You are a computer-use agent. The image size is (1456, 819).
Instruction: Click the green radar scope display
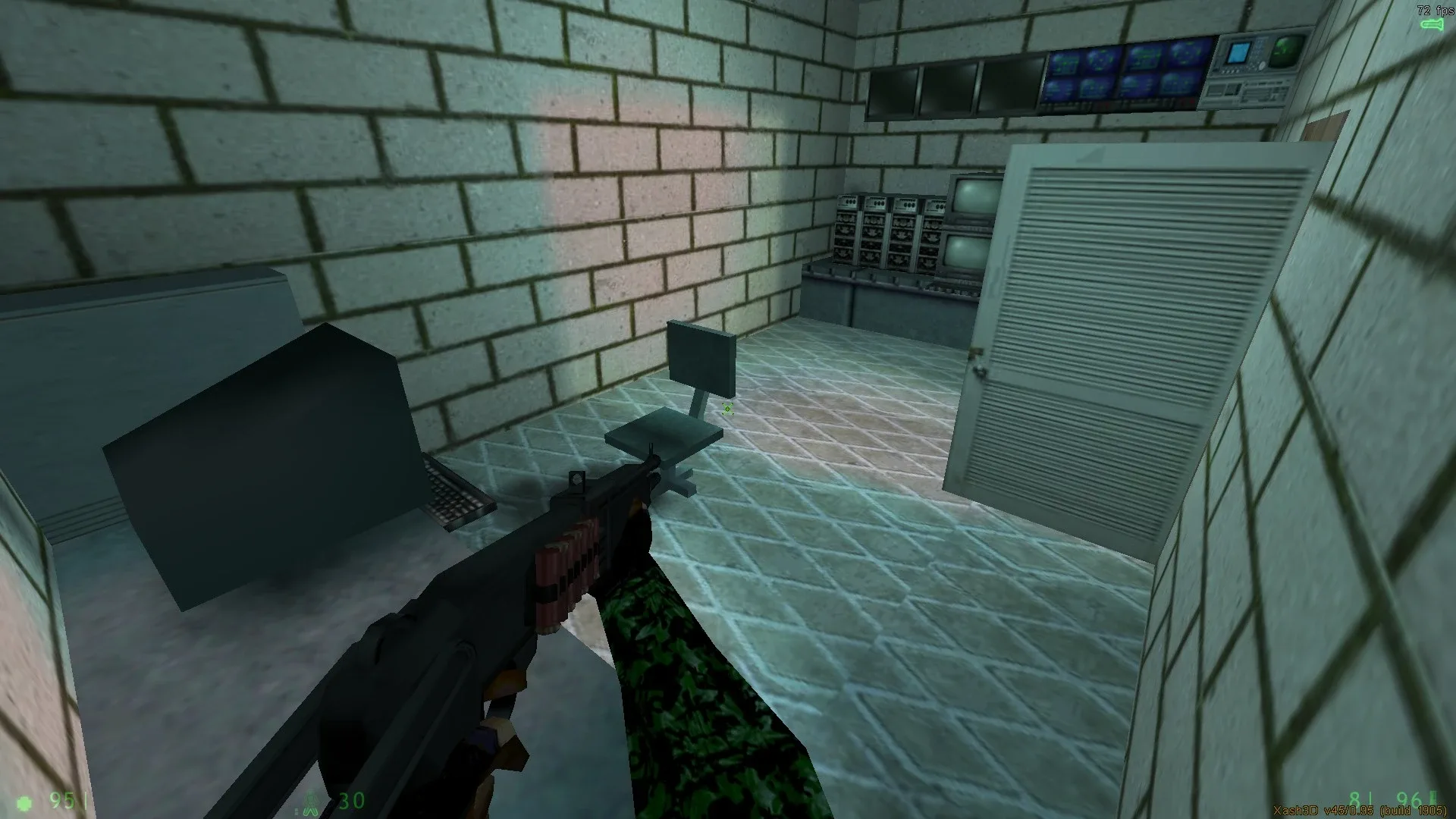click(1284, 52)
